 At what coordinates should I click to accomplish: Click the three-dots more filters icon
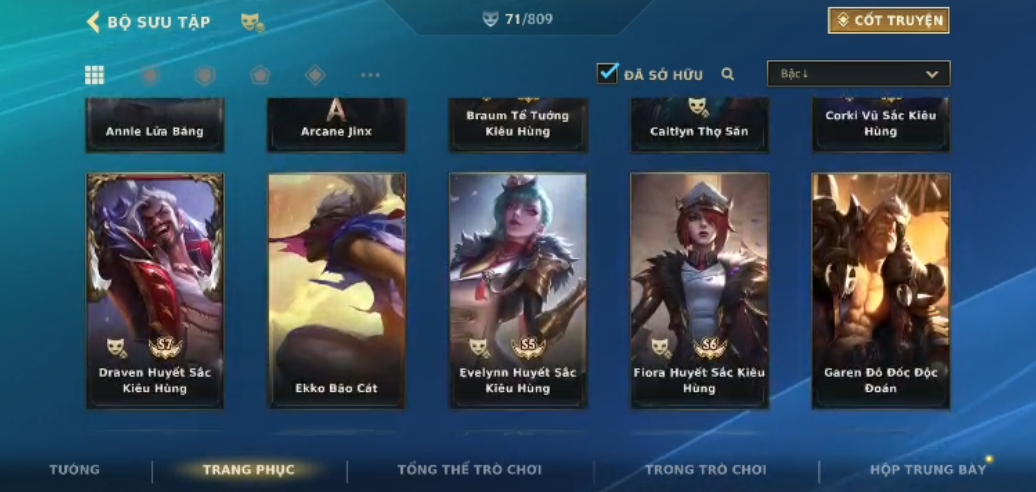370,75
